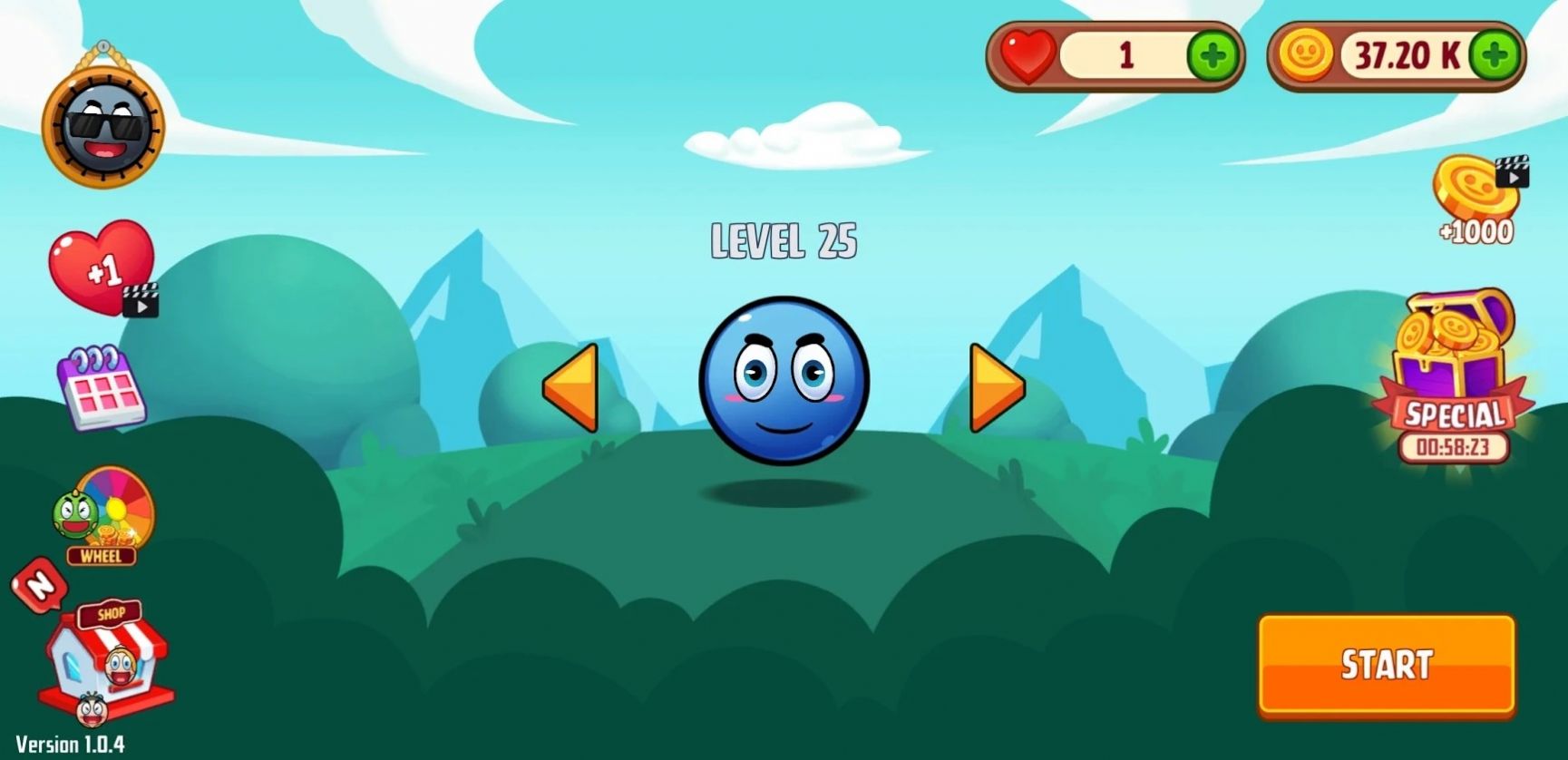The height and width of the screenshot is (760, 1568).
Task: Select next ball with the right arrow
Action: click(x=996, y=385)
